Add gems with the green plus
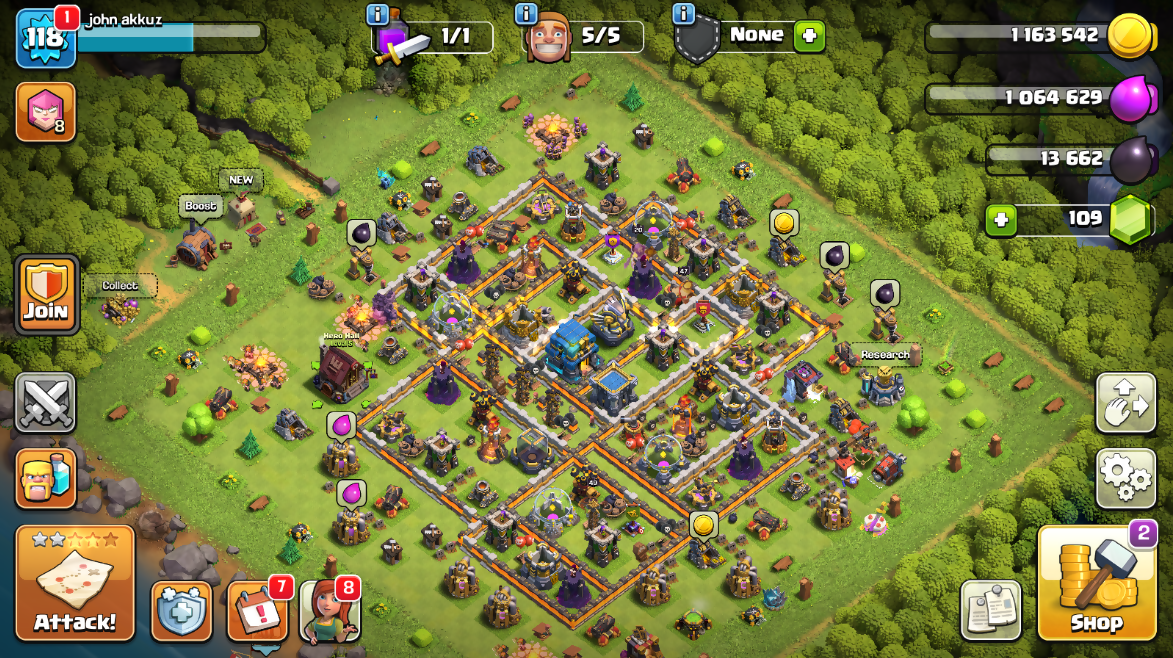 (x=1001, y=220)
